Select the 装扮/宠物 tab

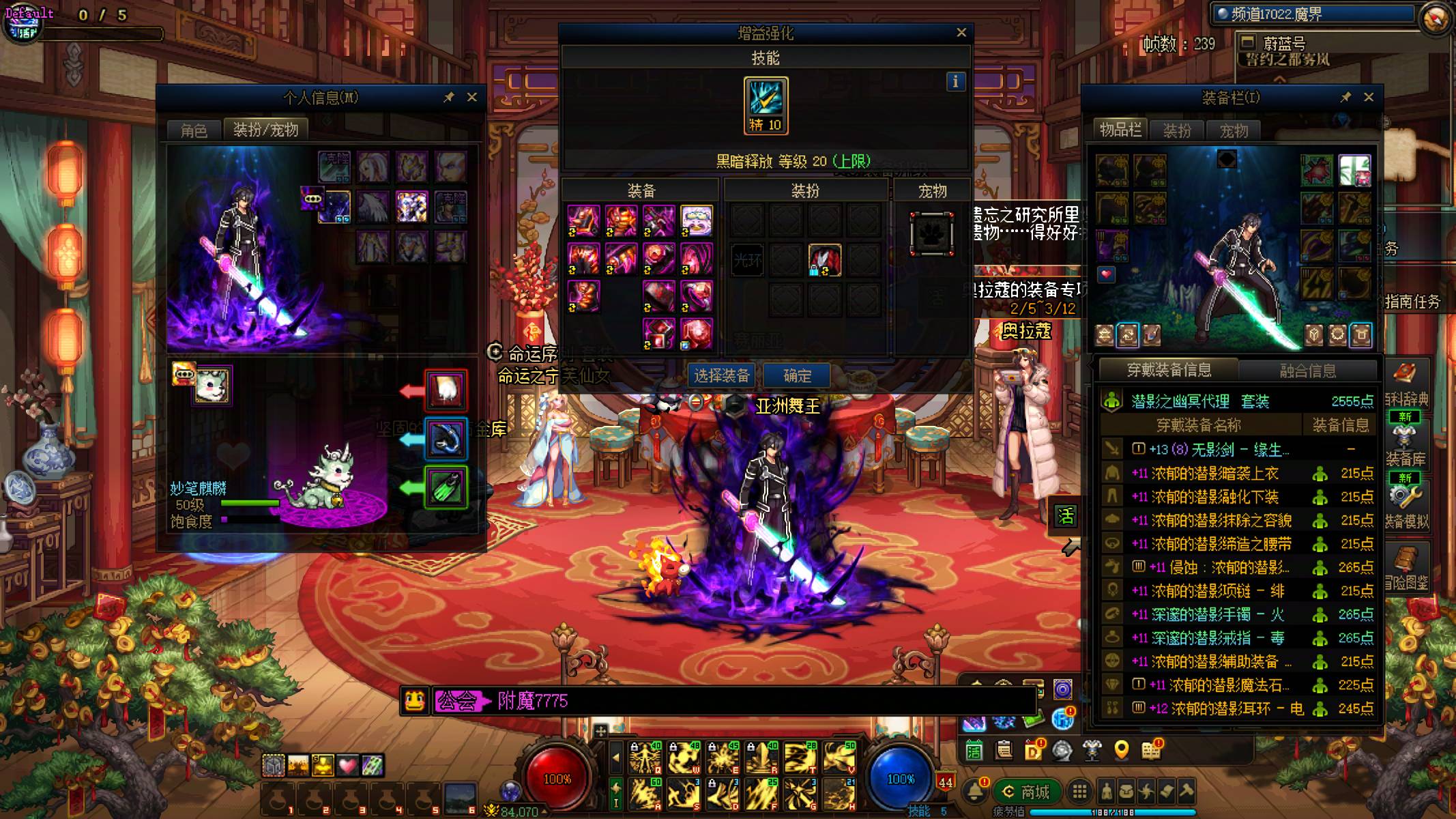(265, 130)
